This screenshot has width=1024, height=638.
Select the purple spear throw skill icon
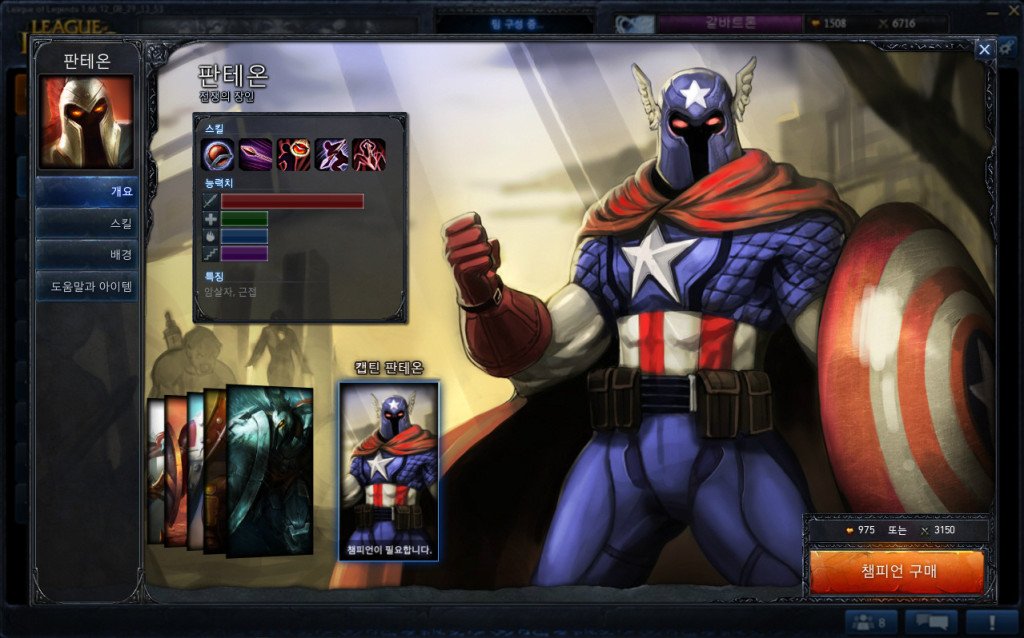click(255, 155)
